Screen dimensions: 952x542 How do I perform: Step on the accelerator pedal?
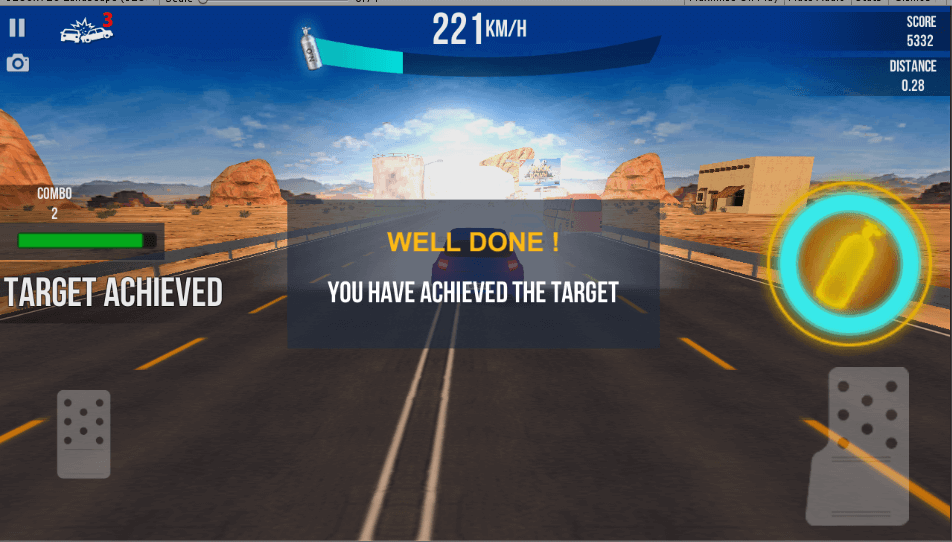[x=858, y=445]
